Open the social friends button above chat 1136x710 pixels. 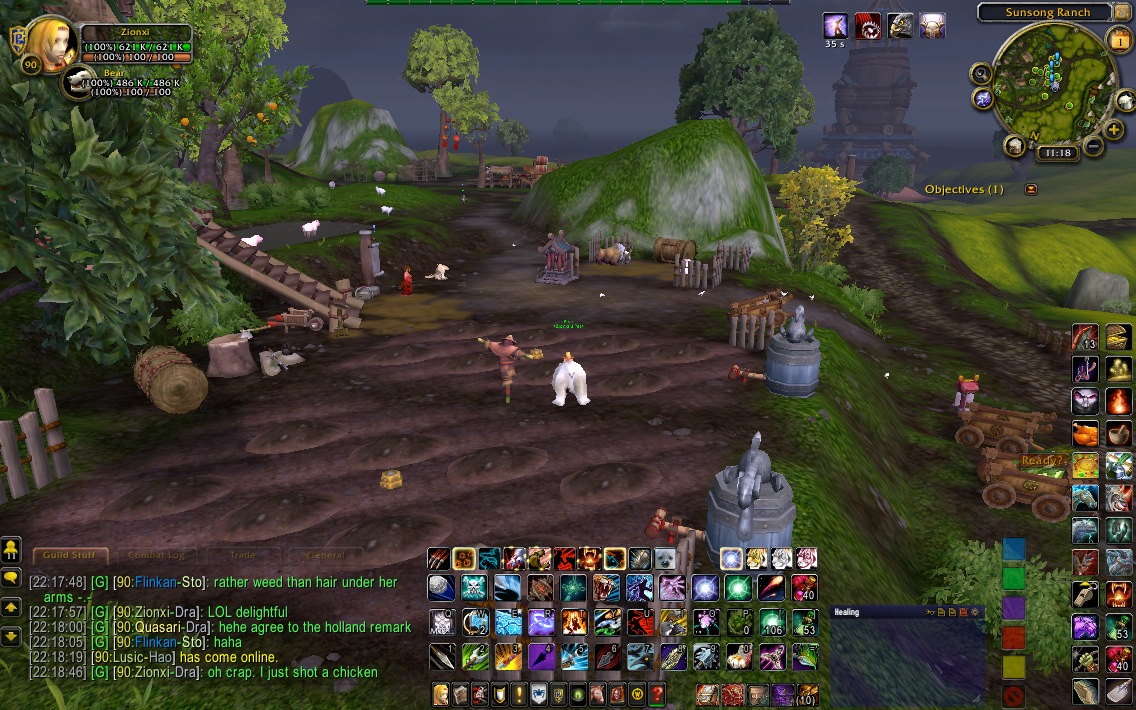pos(12,549)
